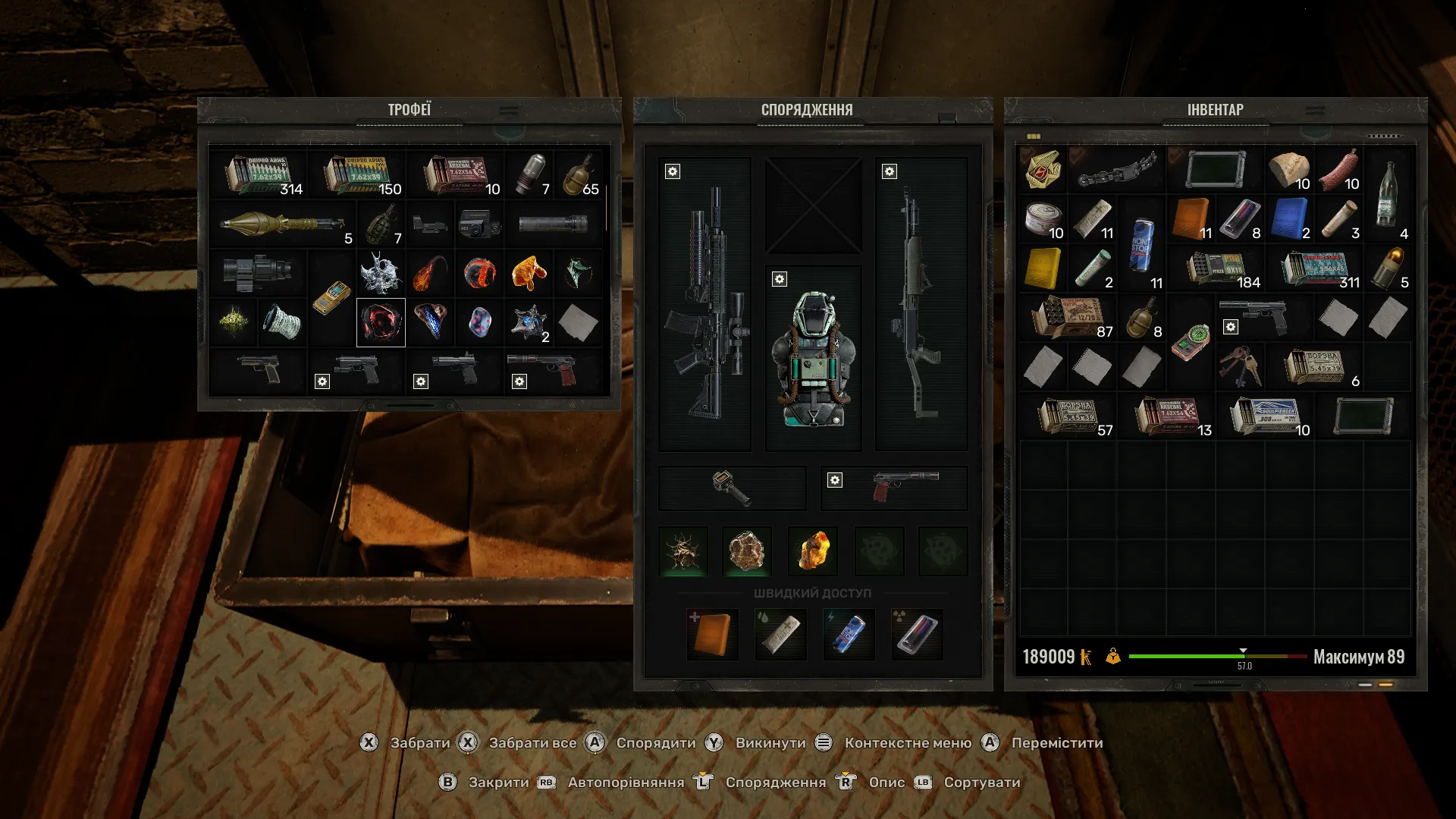Image resolution: width=1456 pixels, height=819 pixels.
Task: Click the suppressor in the loot grid
Action: pyautogui.click(x=554, y=224)
